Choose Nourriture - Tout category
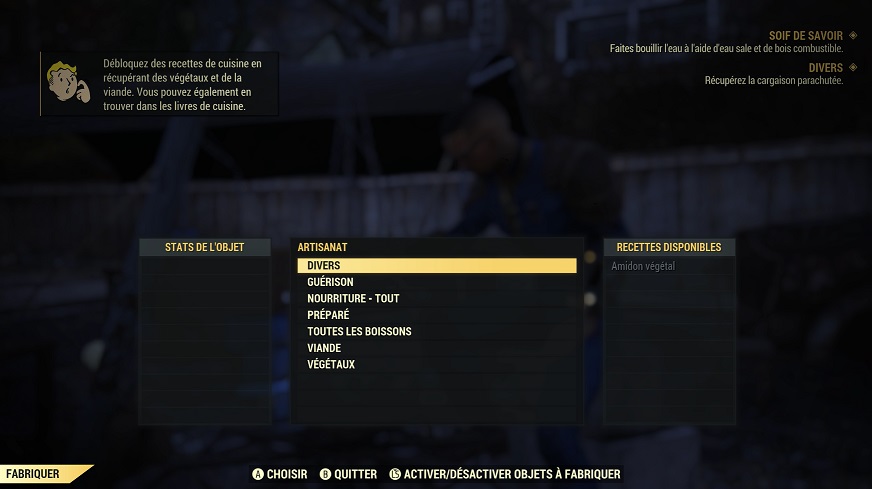The height and width of the screenshot is (489, 872). [x=353, y=298]
